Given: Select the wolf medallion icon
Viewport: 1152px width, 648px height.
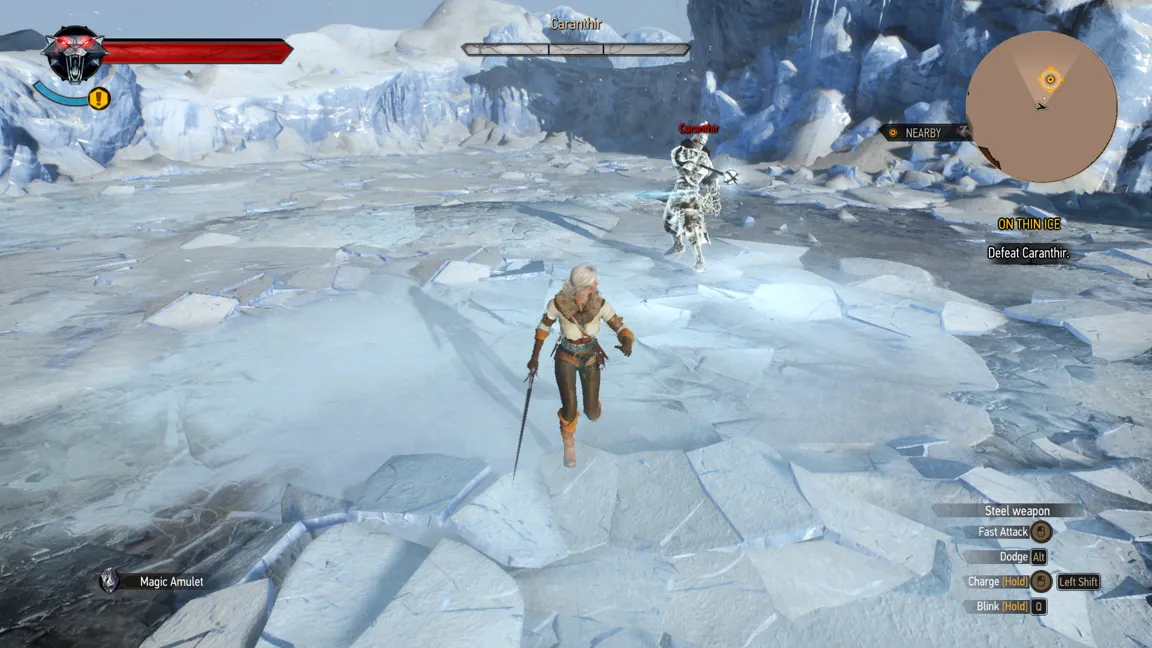Looking at the screenshot, I should tap(74, 54).
